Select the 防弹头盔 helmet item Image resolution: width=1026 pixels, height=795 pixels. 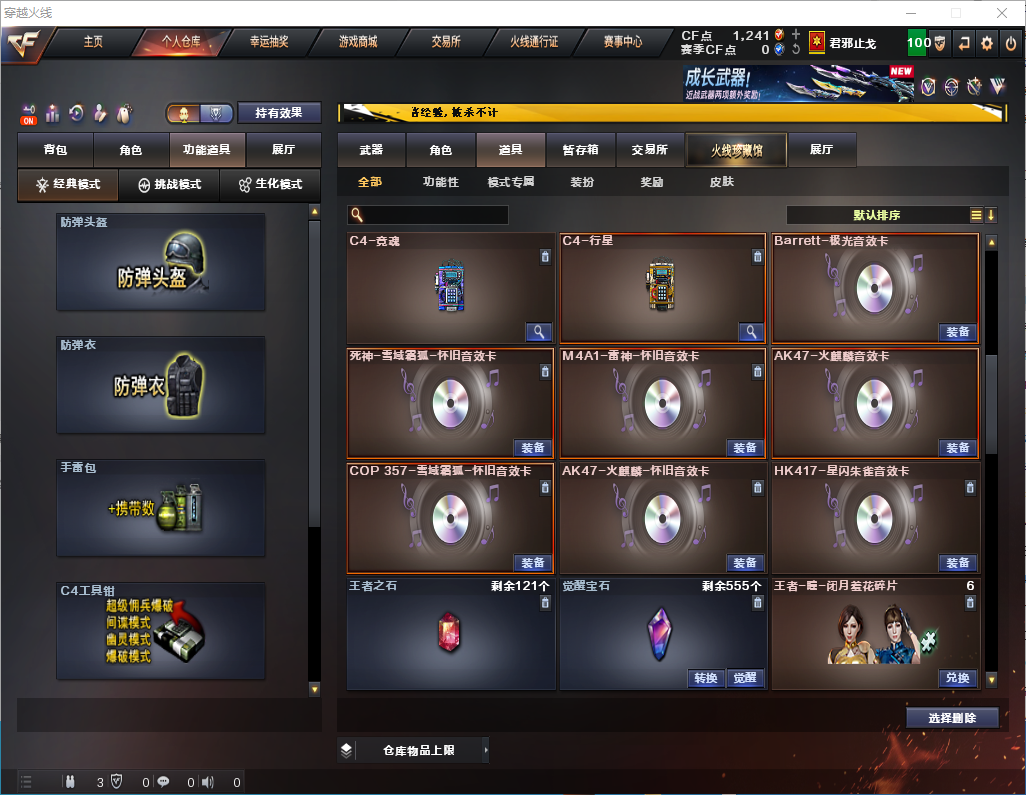(161, 262)
